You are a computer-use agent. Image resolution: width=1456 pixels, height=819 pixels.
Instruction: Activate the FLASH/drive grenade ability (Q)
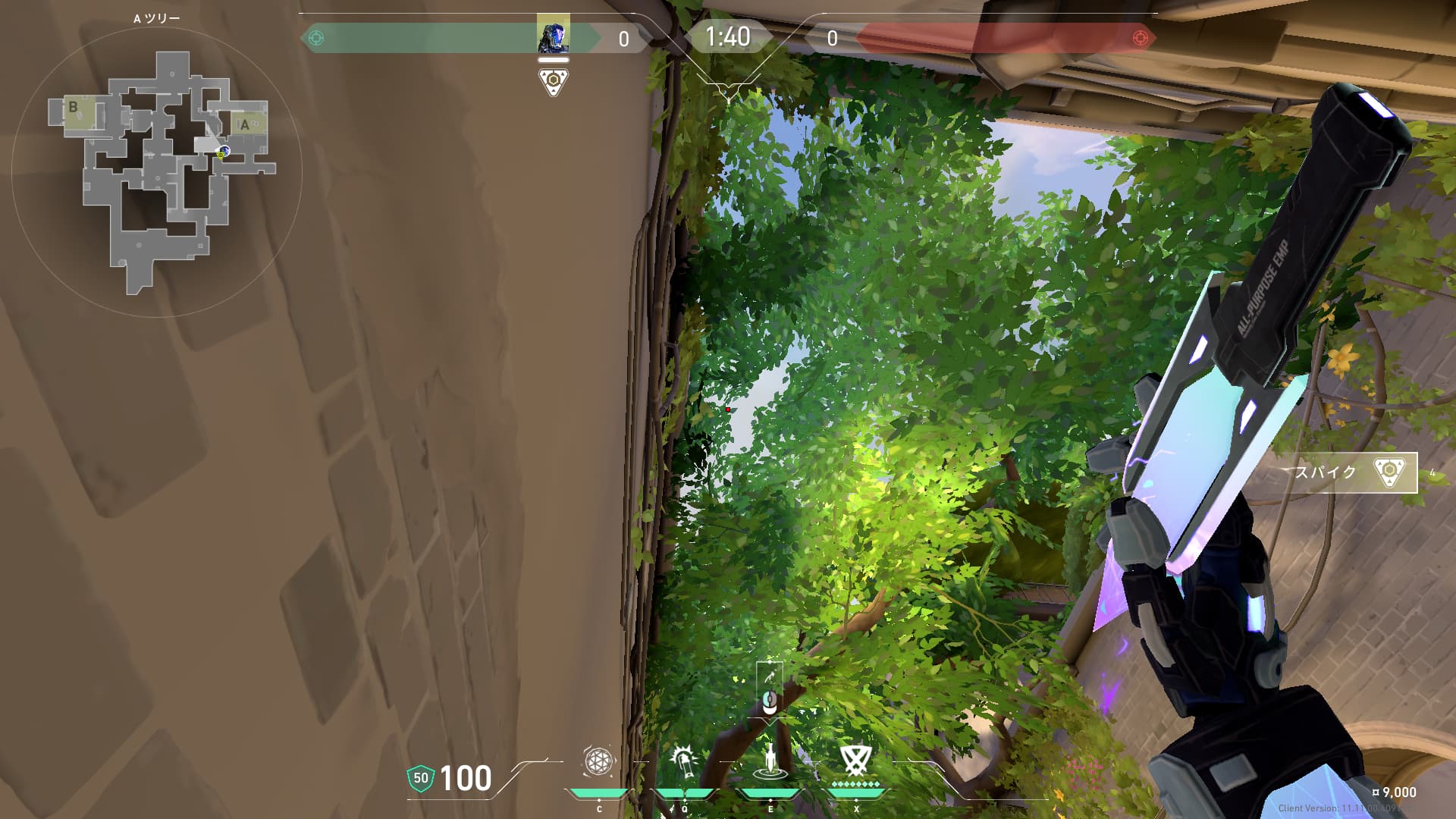coord(683,762)
